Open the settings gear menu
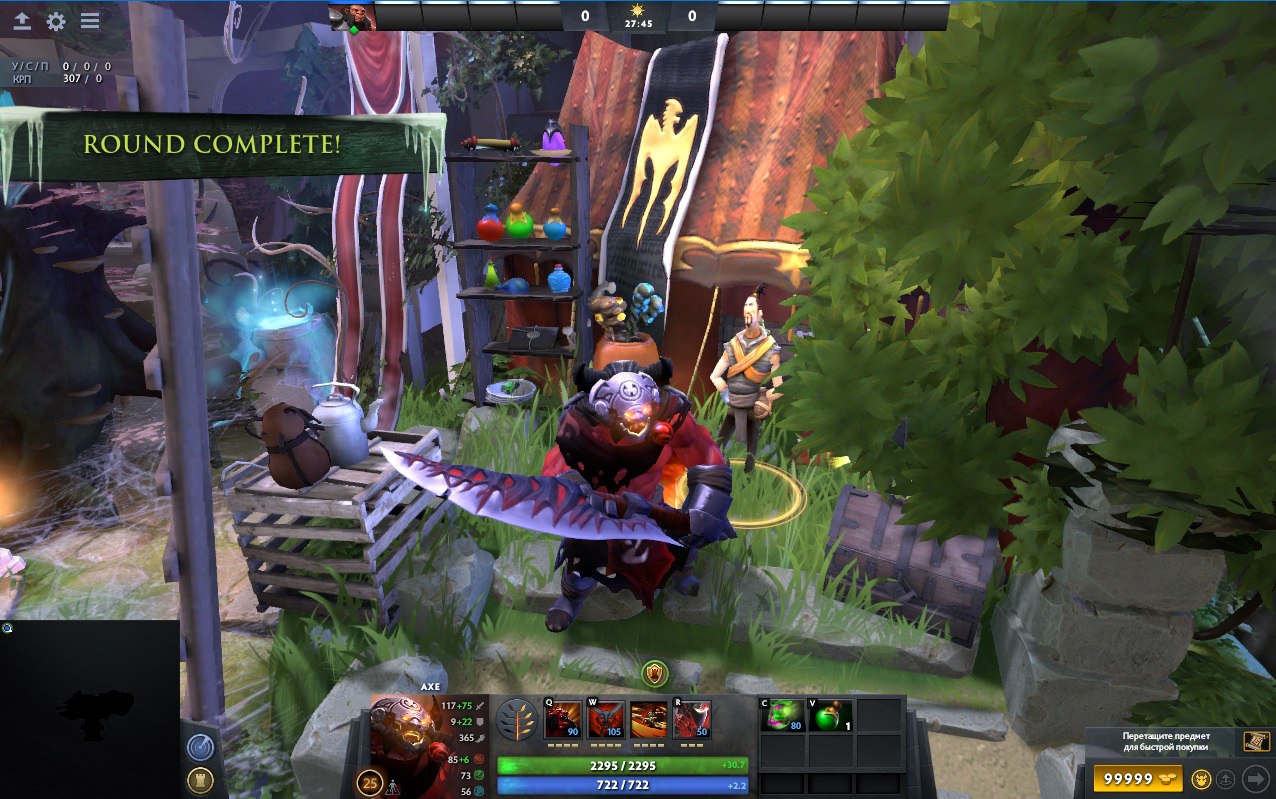Viewport: 1276px width, 799px height. point(56,21)
